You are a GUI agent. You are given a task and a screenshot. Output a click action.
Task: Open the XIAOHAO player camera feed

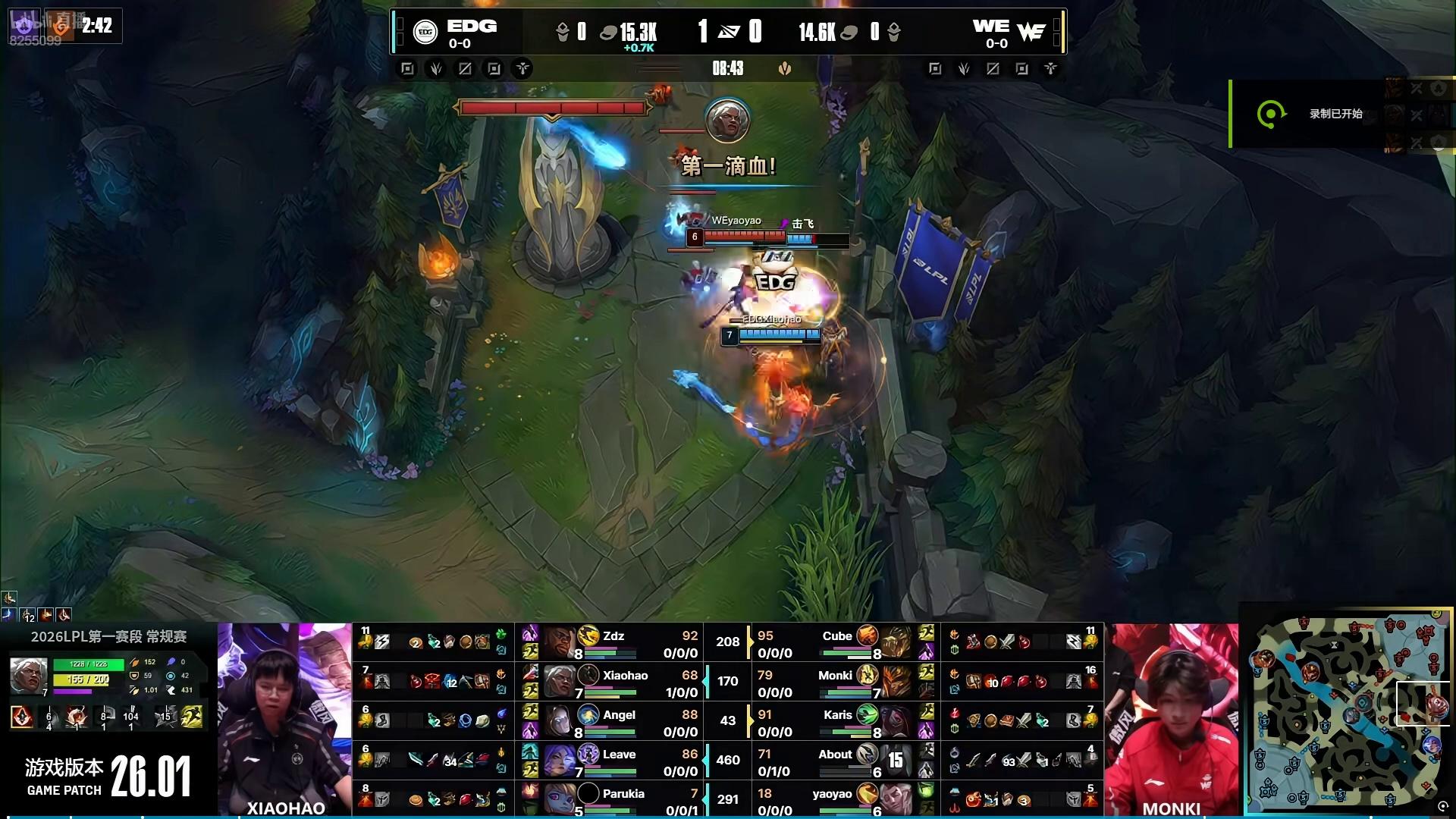285,717
